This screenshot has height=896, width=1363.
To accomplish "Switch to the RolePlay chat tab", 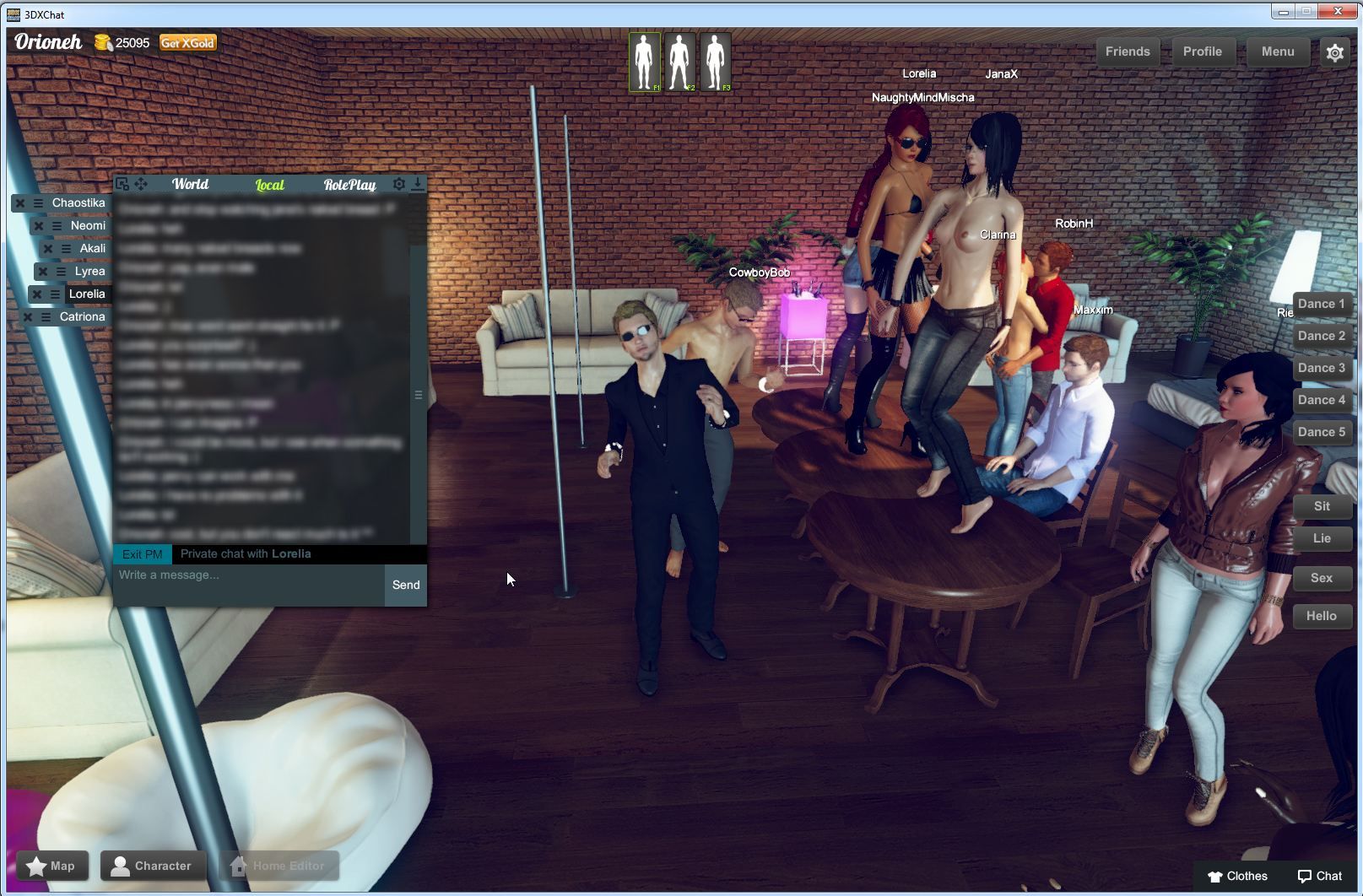I will (x=349, y=185).
